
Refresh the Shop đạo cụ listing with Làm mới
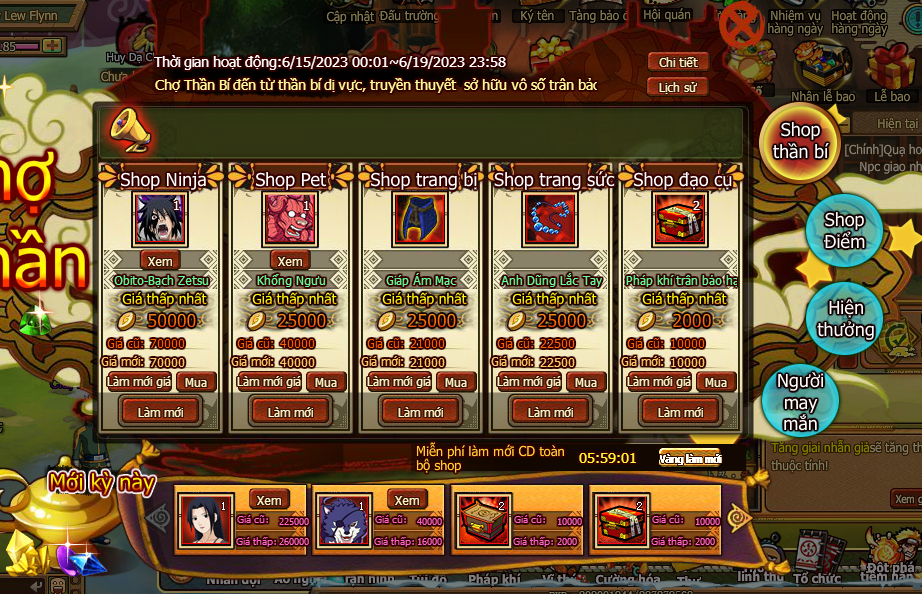[680, 412]
